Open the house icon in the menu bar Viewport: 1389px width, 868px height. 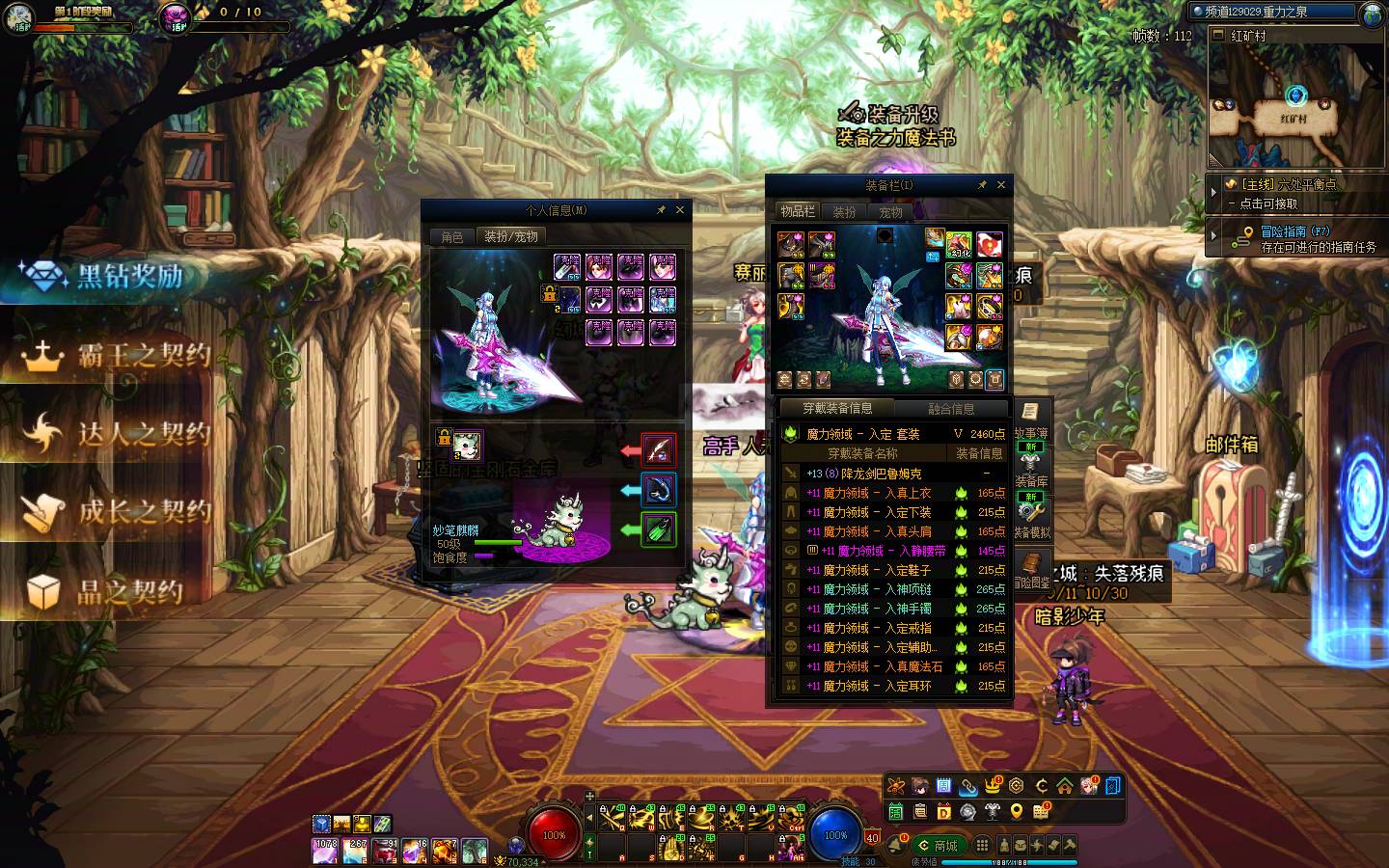1064,785
